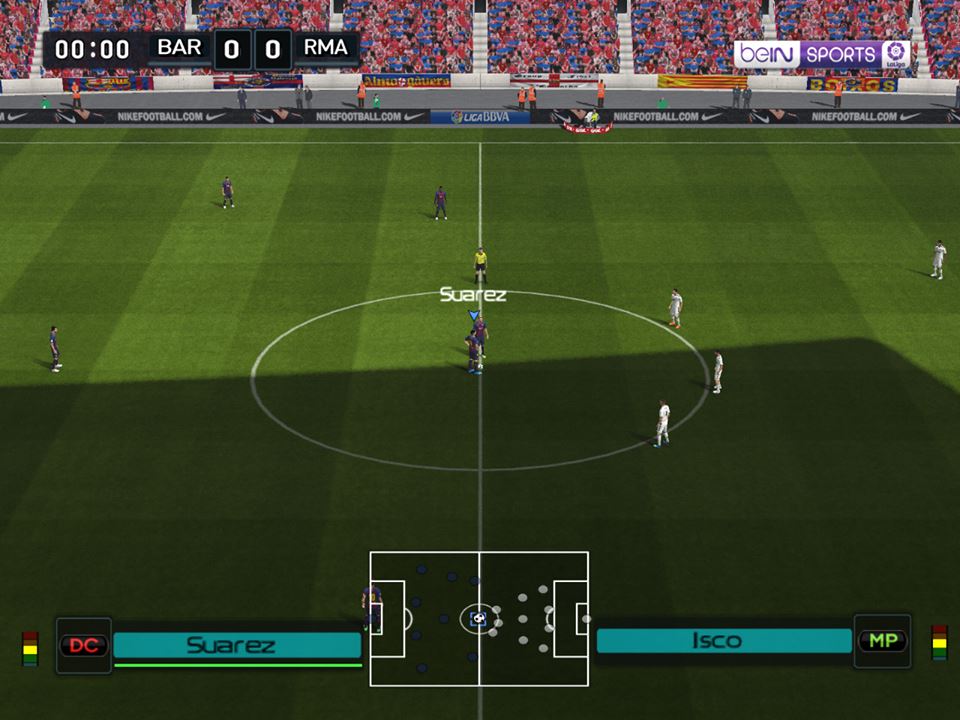Screen dimensions: 960x720
Task: Click the beIN Sports broadcast logo
Action: pyautogui.click(x=822, y=54)
